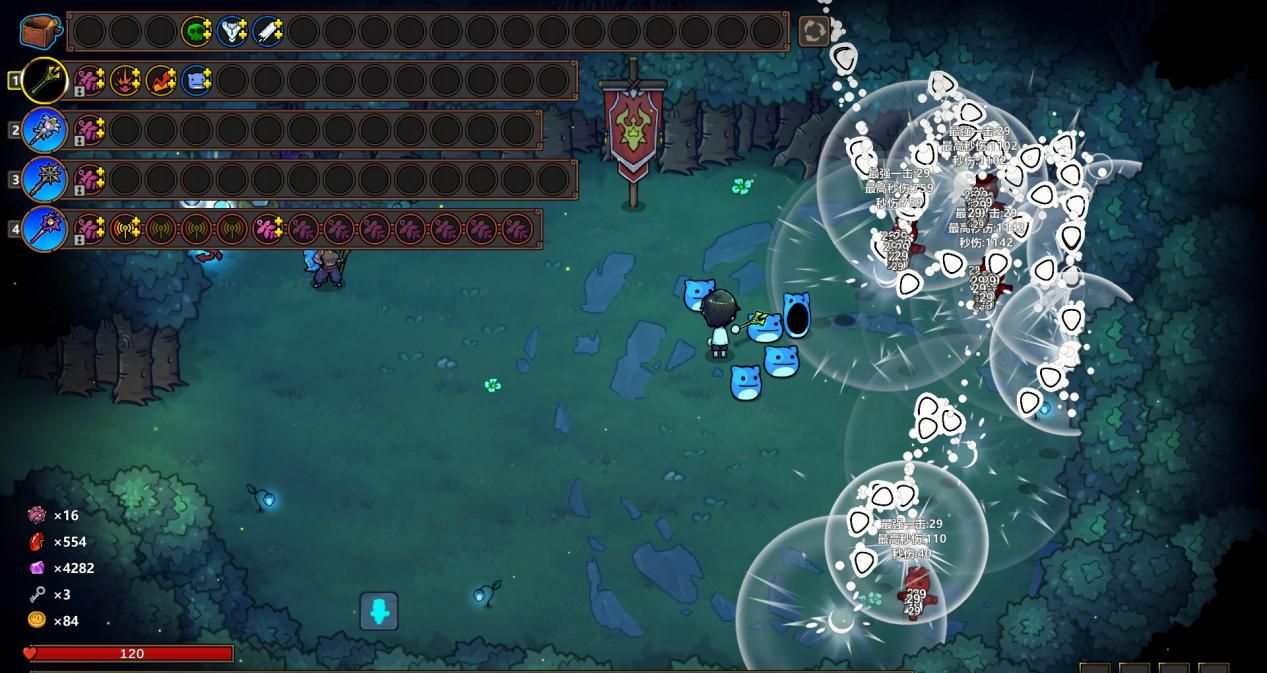Screen dimensions: 1267x673
Task: Select the bright orange signal wave rune
Action: click(125, 229)
